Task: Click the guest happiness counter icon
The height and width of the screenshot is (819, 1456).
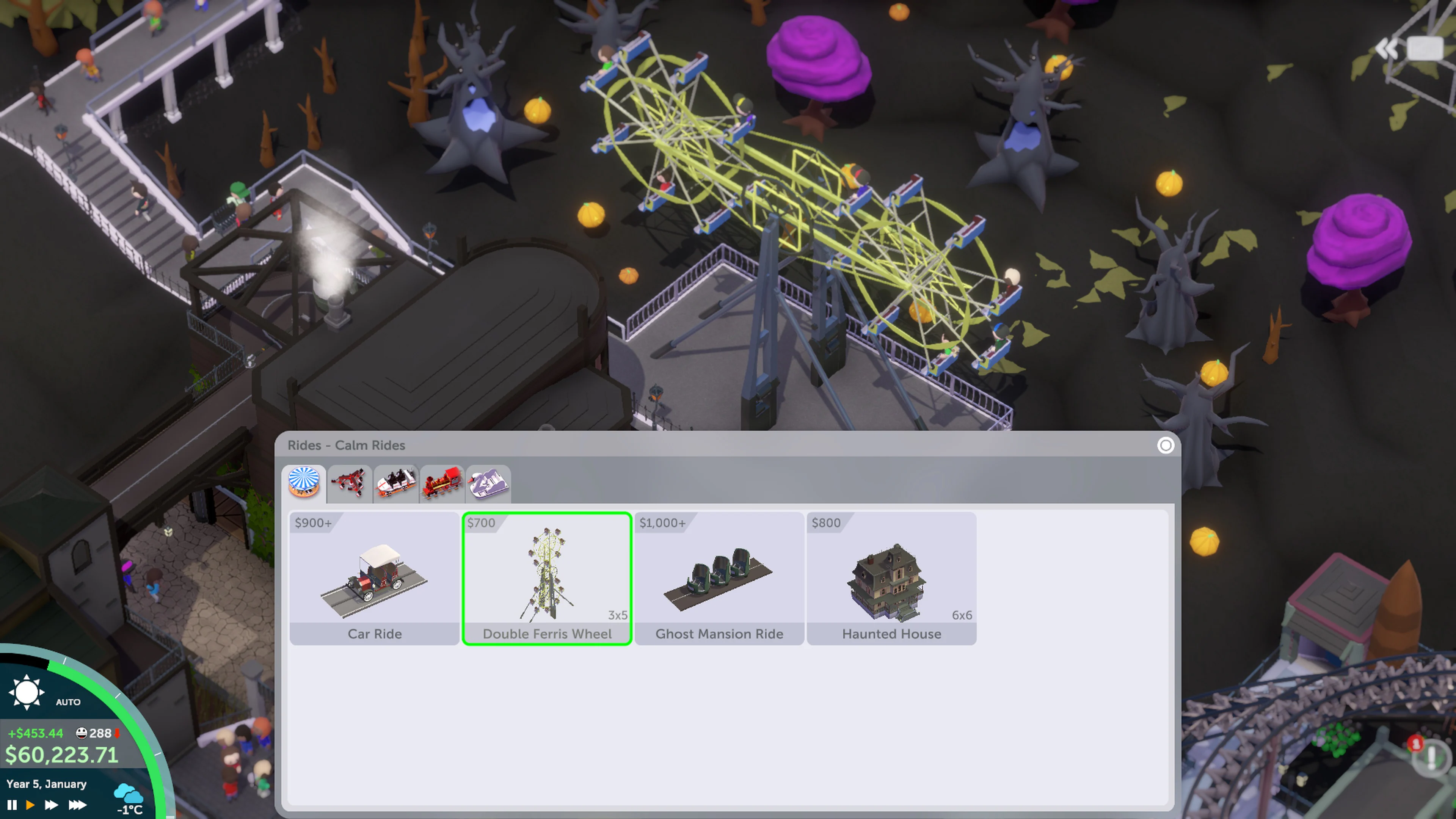Action: 82,734
